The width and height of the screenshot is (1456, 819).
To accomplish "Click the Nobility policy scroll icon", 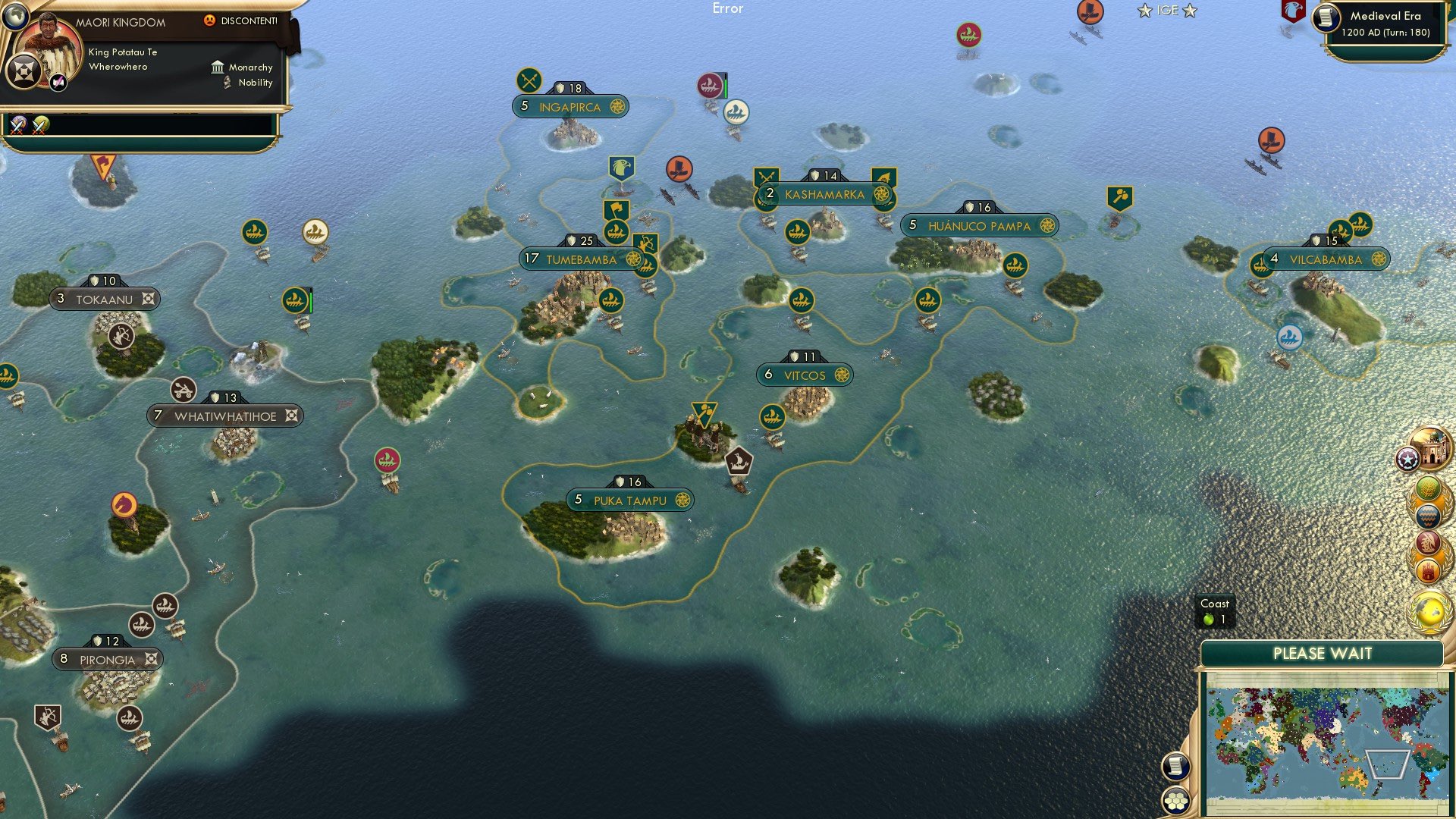I will [x=226, y=83].
